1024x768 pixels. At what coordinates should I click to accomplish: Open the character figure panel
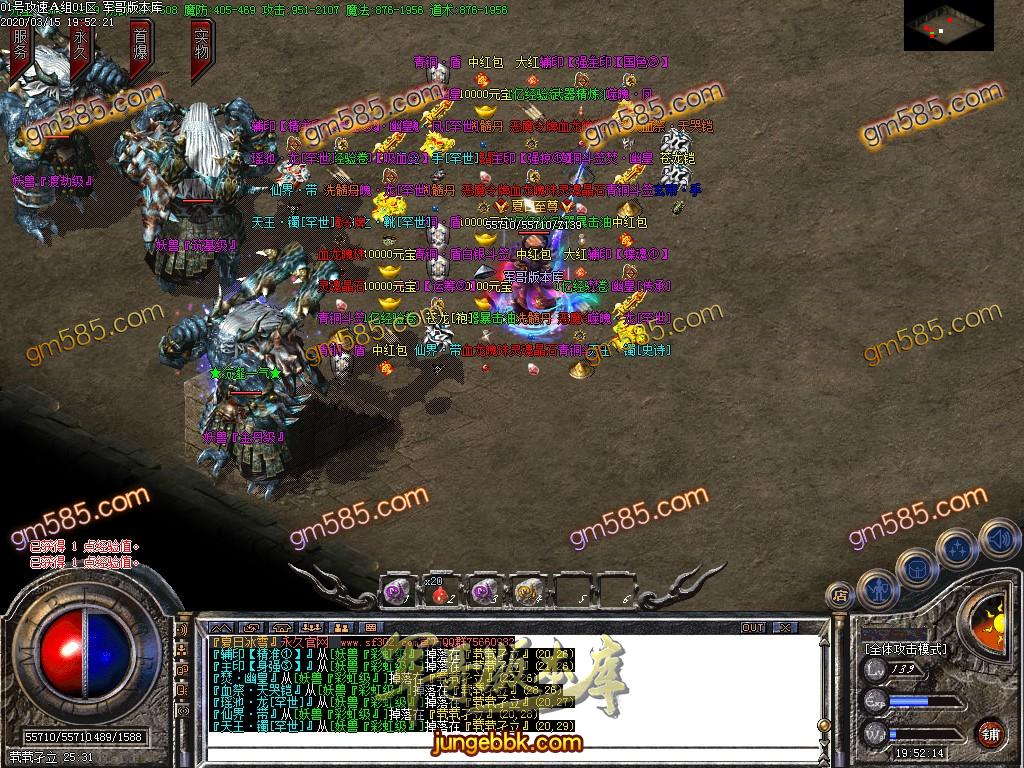click(876, 588)
